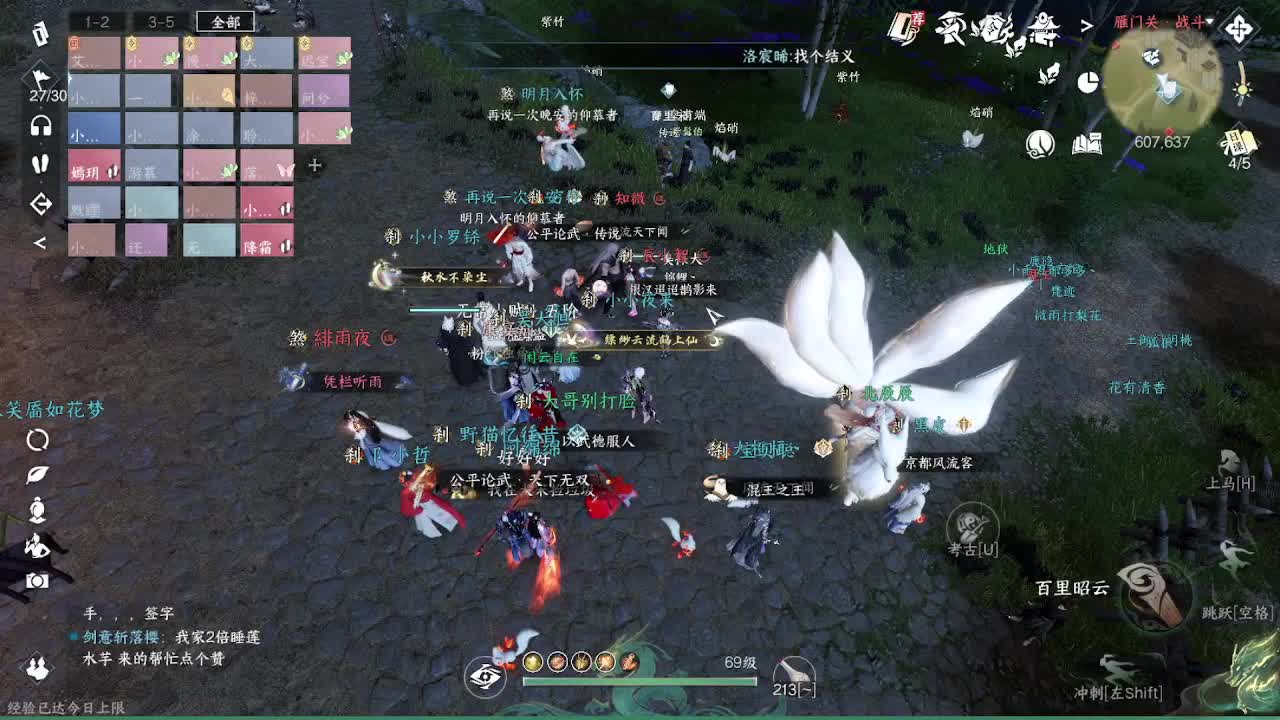Expand the arrow next to the top emblem banner
This screenshot has height=720, width=1280.
(1085, 27)
